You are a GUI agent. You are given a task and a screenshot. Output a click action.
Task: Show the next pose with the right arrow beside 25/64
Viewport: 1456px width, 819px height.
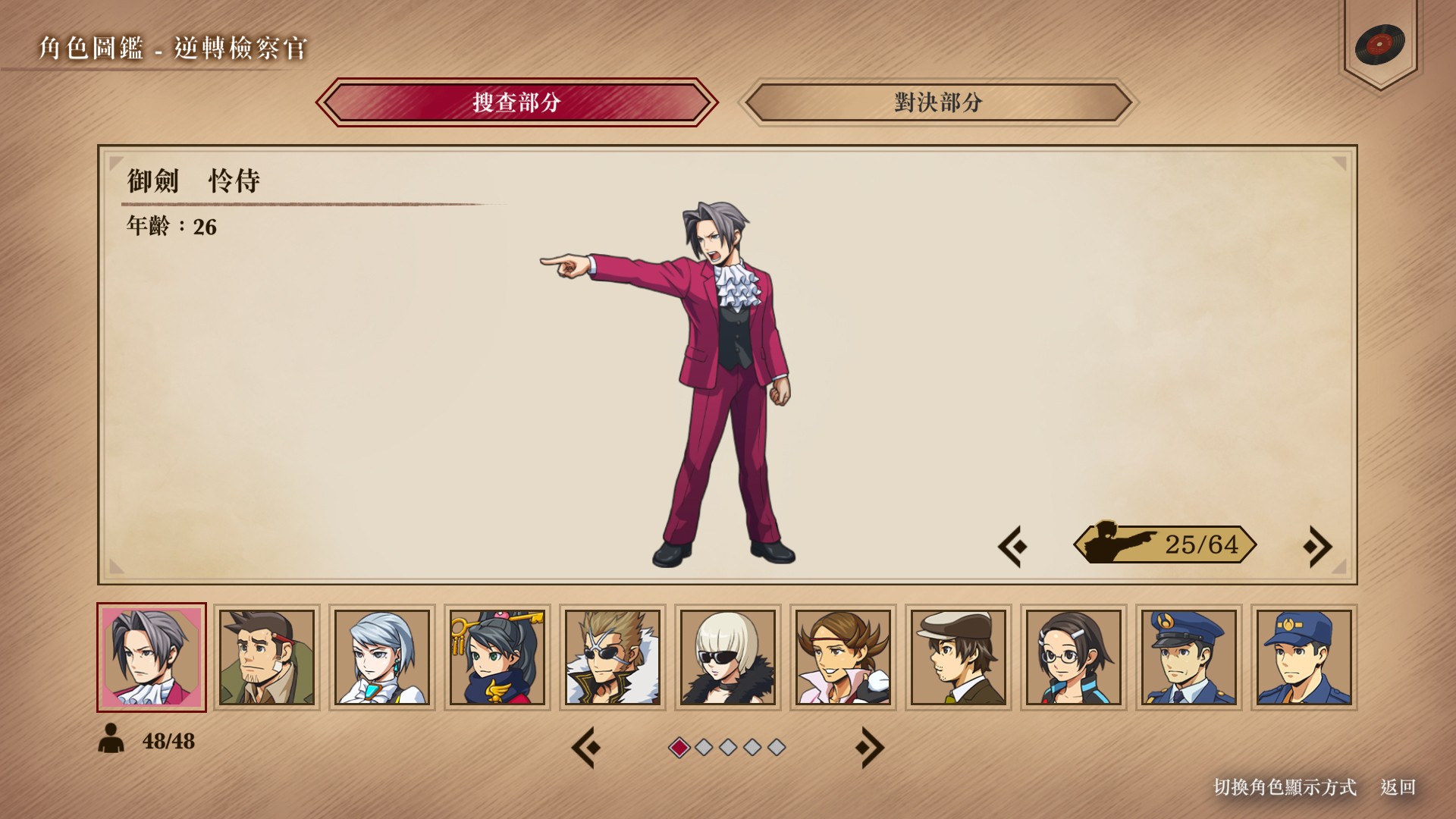(x=1317, y=546)
